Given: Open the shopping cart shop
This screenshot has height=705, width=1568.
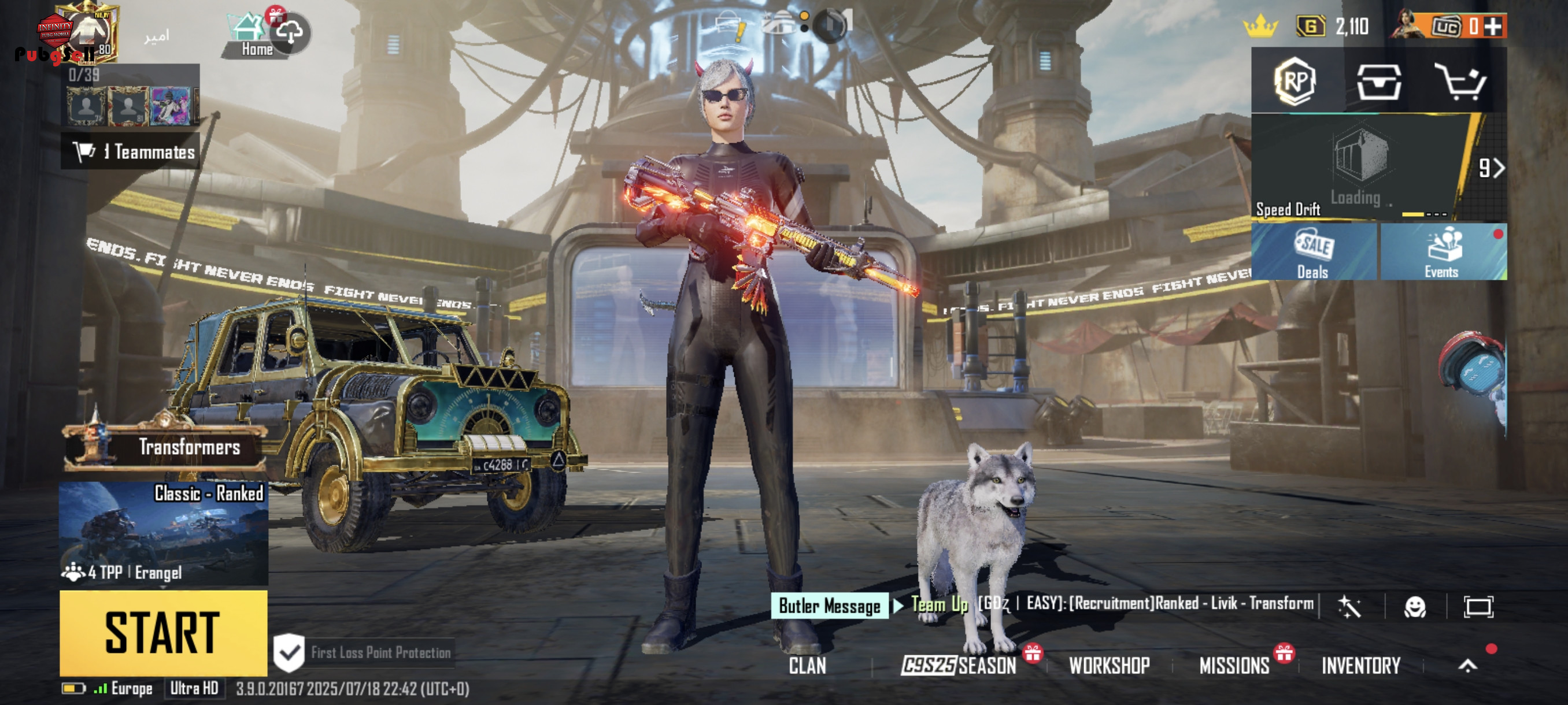Looking at the screenshot, I should click(x=1461, y=82).
